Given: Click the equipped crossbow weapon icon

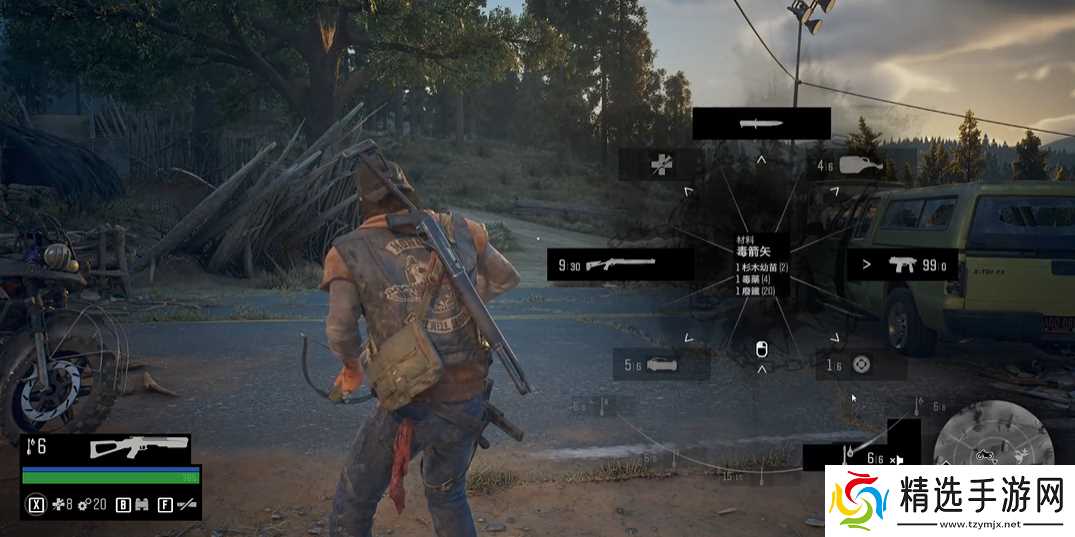Looking at the screenshot, I should coord(139,448).
